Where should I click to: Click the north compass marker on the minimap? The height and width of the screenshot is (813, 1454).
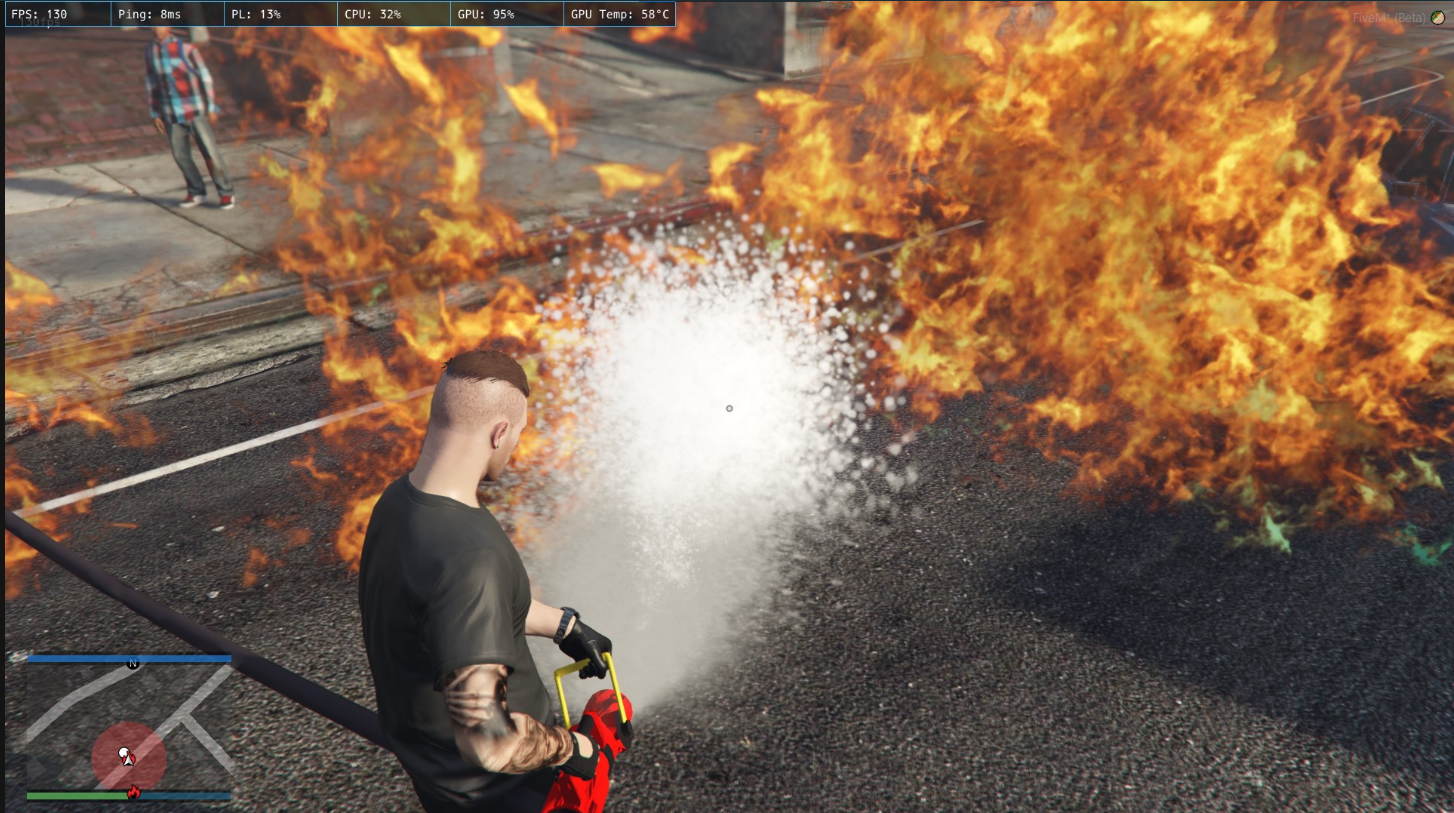coord(132,663)
